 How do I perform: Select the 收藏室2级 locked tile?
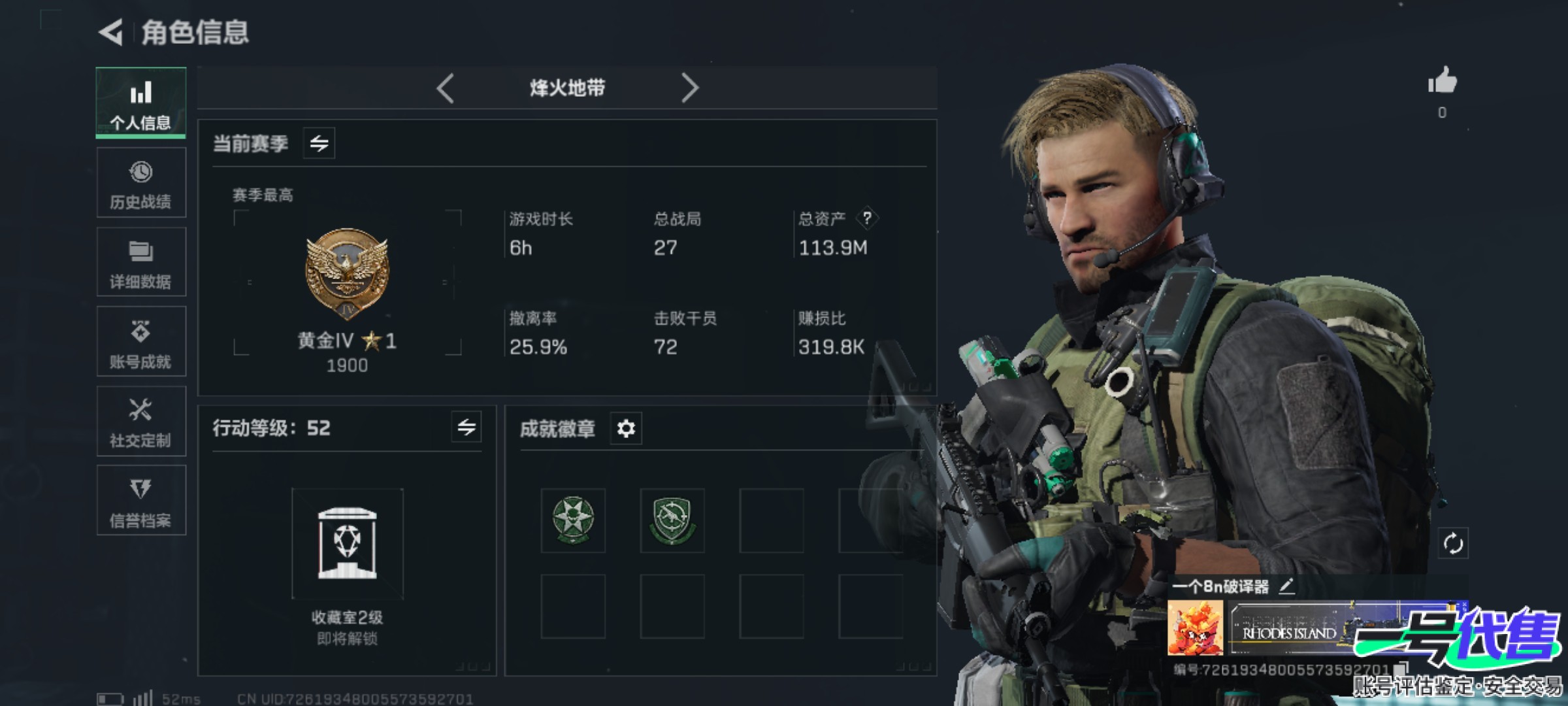348,544
